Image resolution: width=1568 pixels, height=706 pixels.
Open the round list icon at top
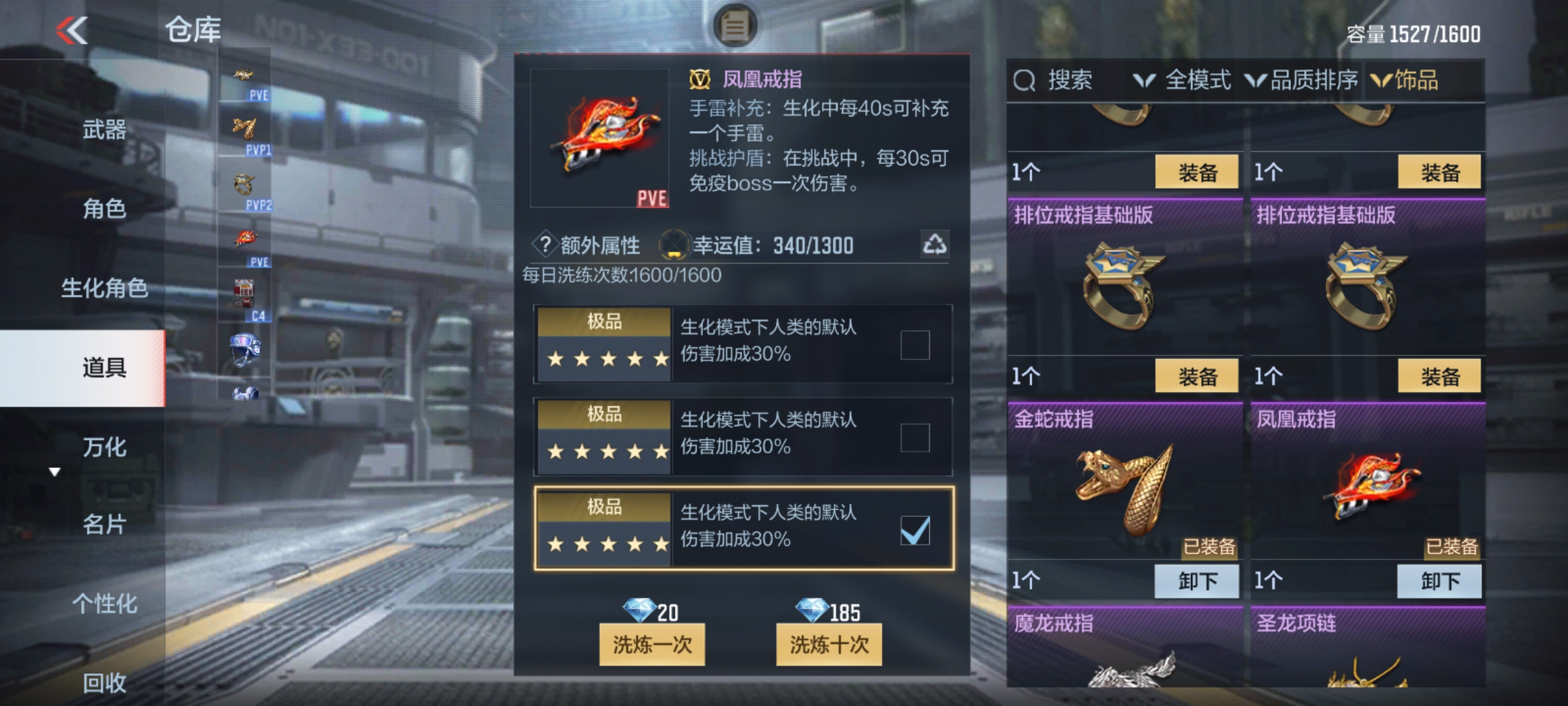point(734,26)
